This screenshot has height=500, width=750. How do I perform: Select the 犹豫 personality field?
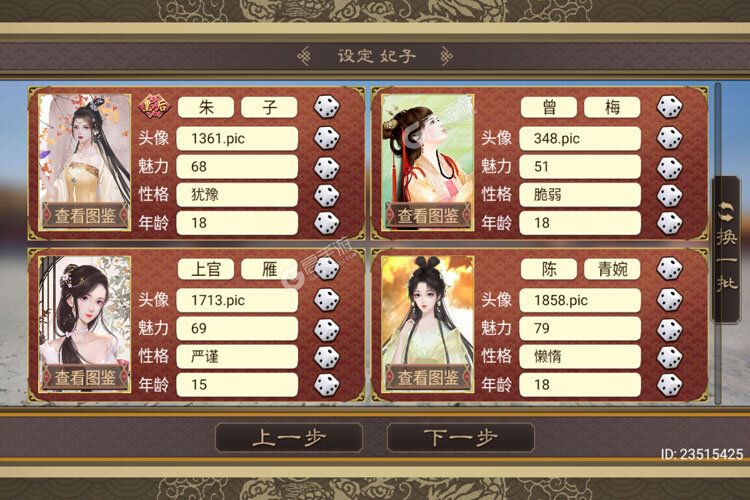237,194
